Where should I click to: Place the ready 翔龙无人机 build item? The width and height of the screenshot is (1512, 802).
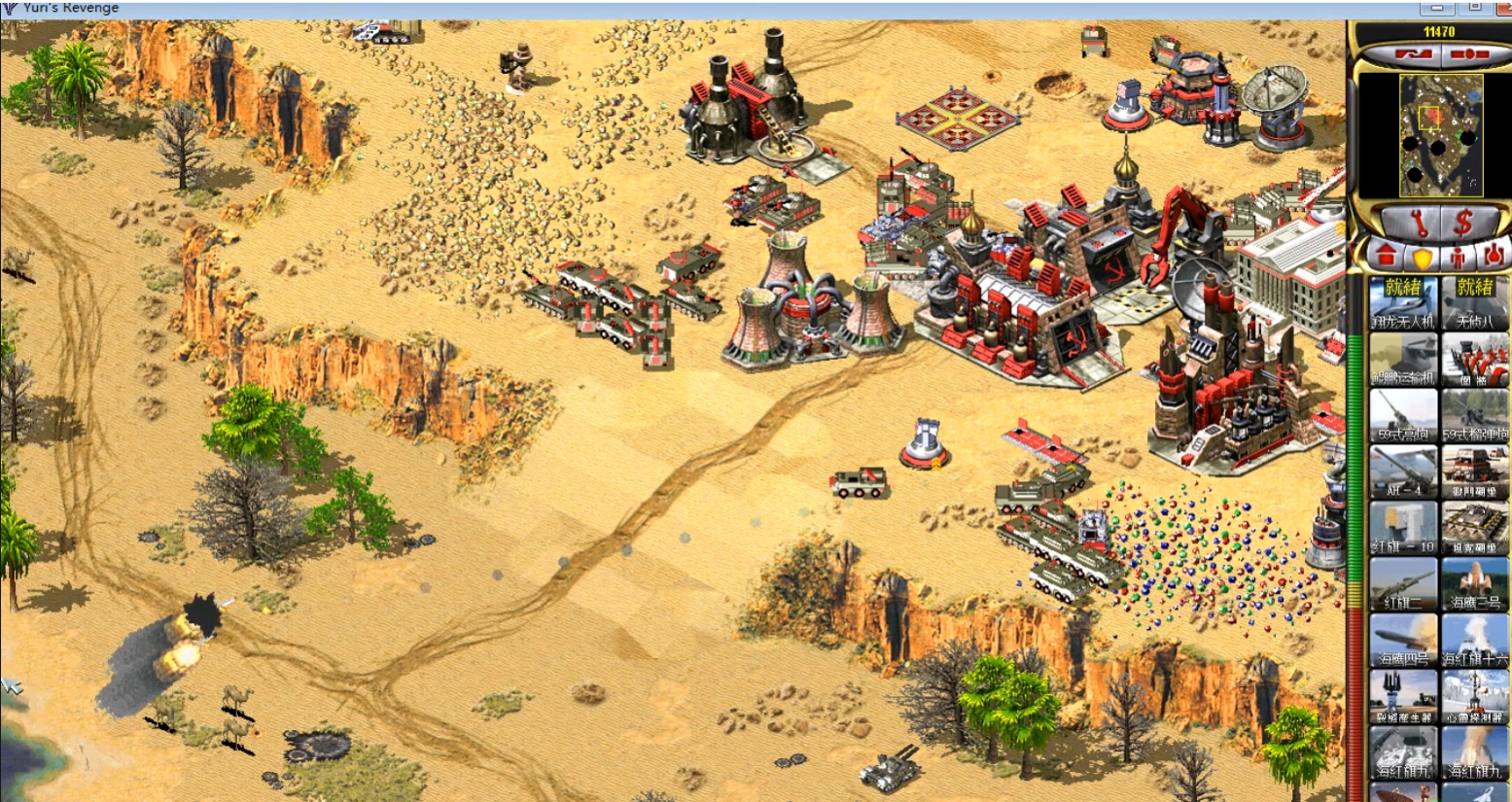(x=1403, y=302)
